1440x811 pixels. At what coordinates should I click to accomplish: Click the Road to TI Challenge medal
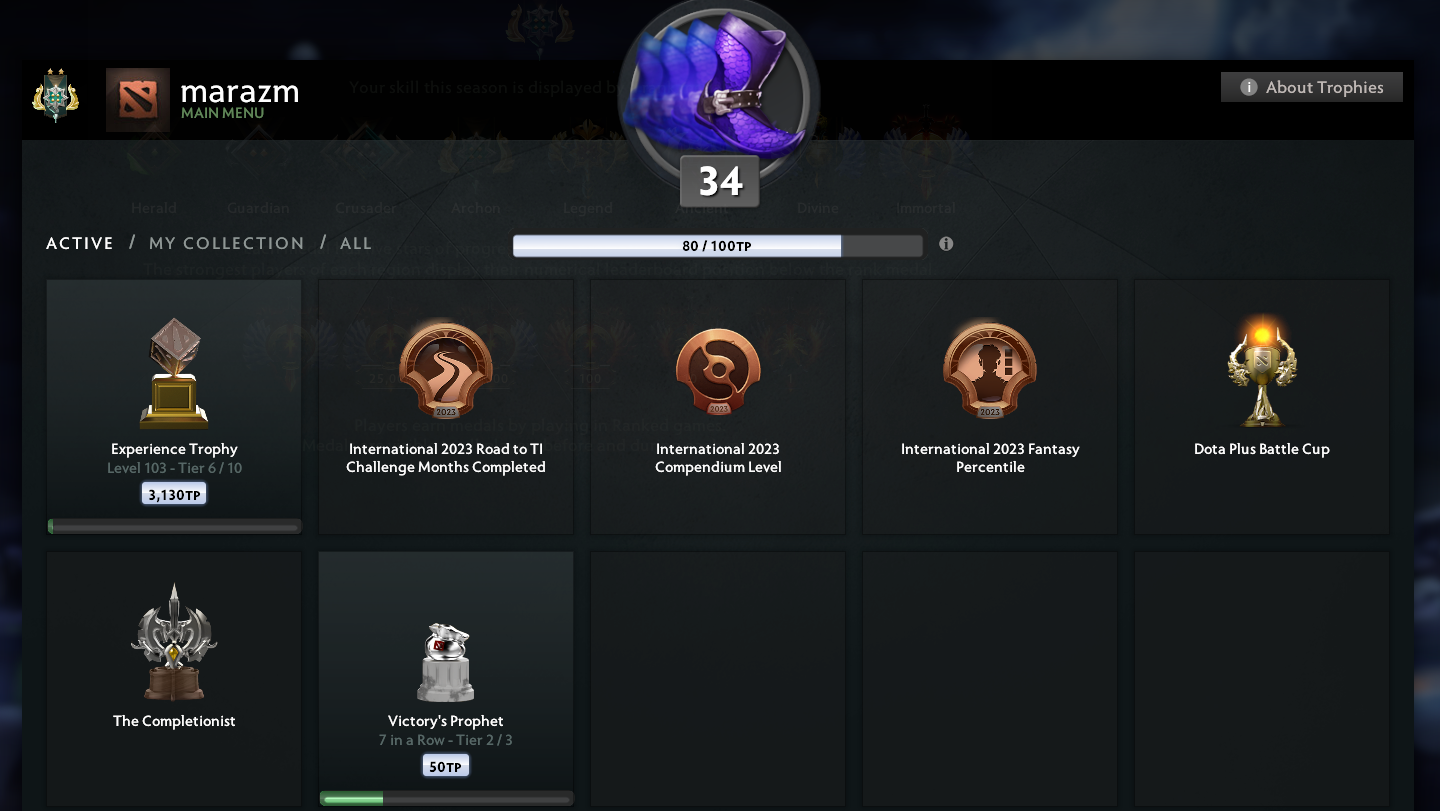[x=445, y=368]
